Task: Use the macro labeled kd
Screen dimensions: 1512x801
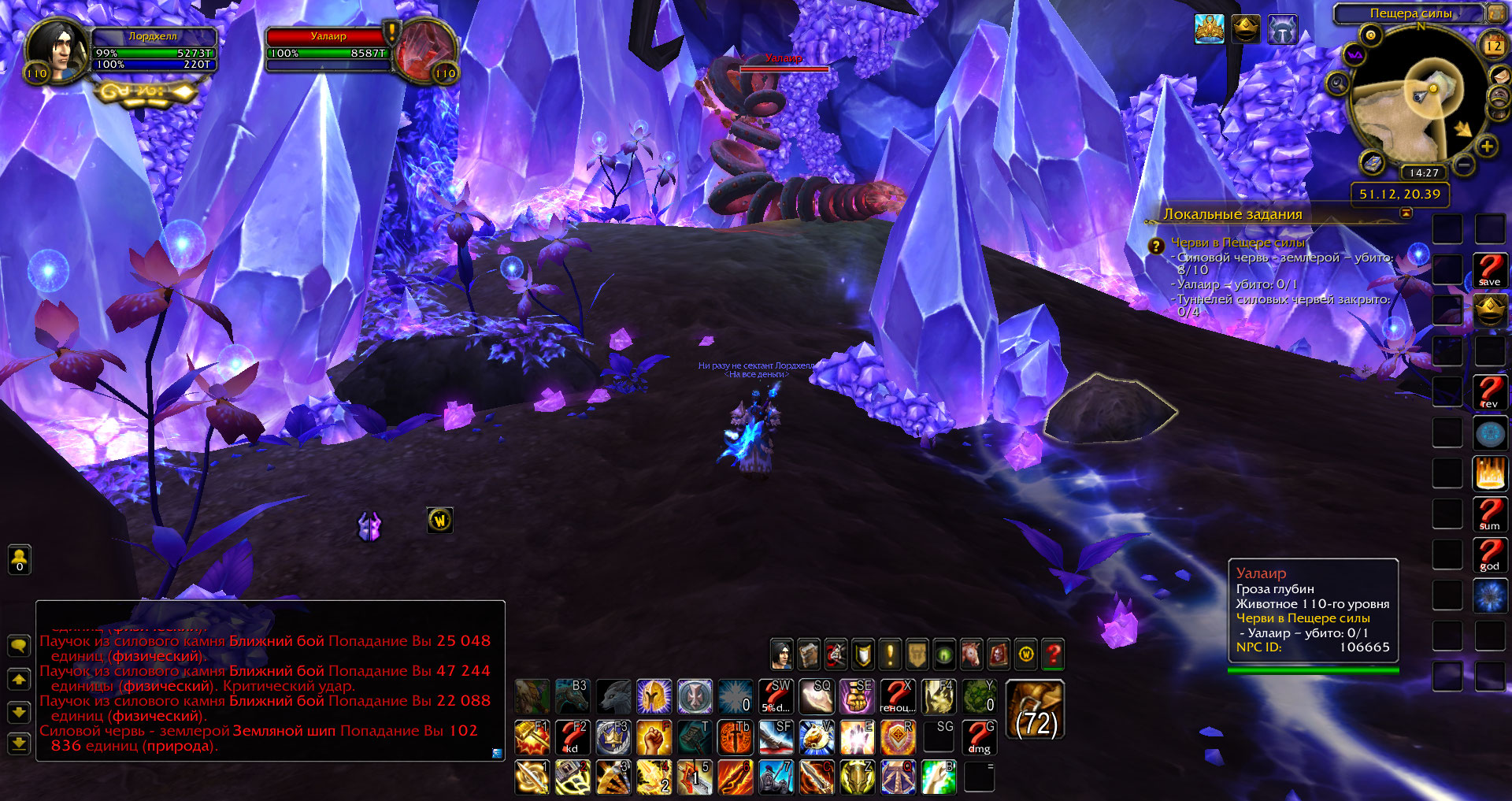Action: tap(573, 737)
